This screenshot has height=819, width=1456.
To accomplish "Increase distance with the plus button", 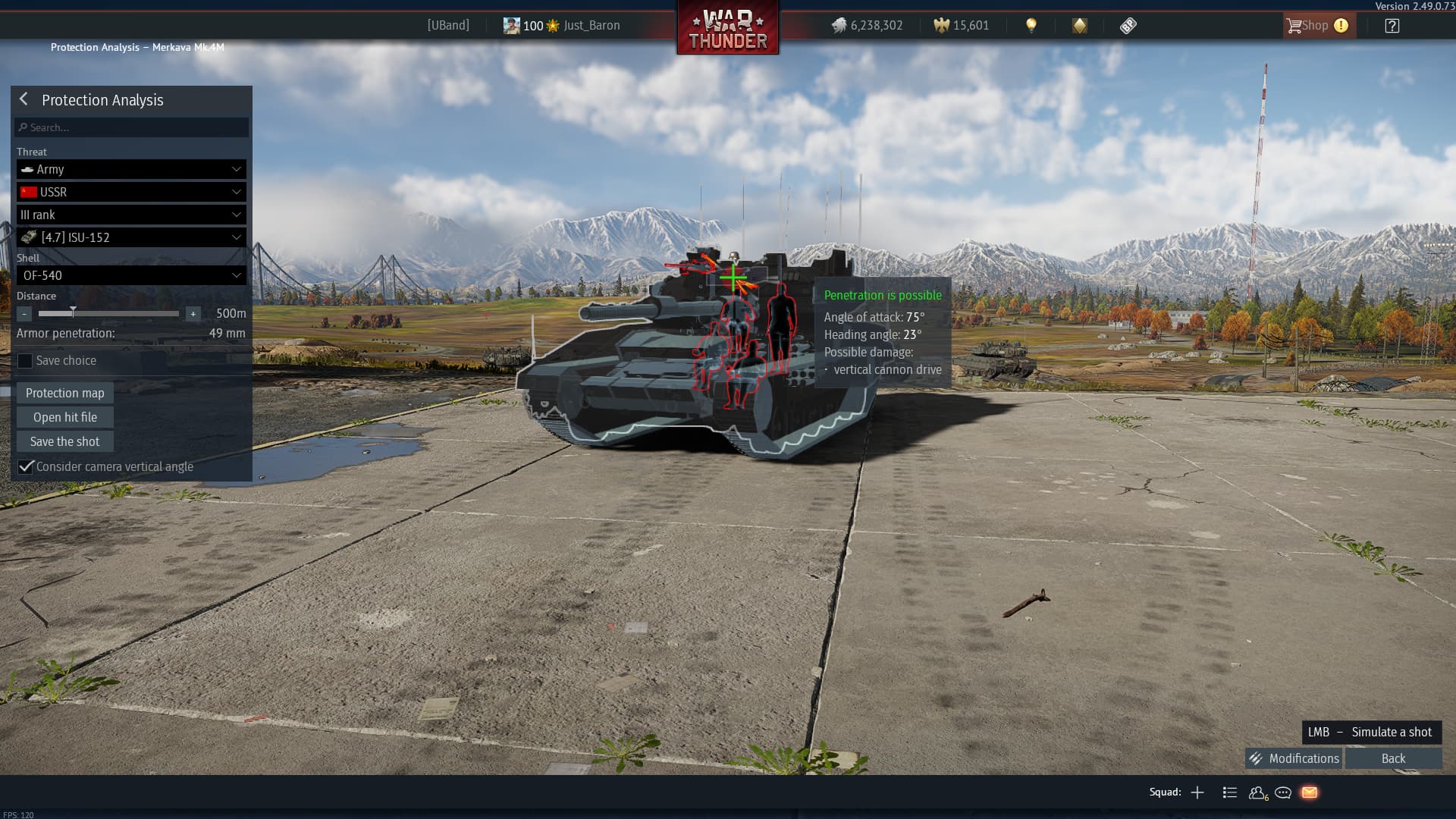I will click(193, 314).
